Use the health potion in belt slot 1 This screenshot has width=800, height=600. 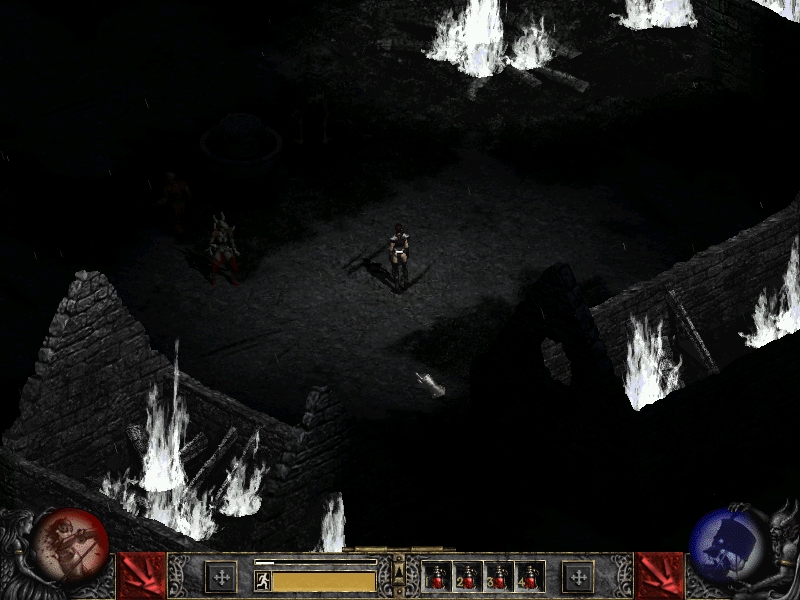coord(438,577)
